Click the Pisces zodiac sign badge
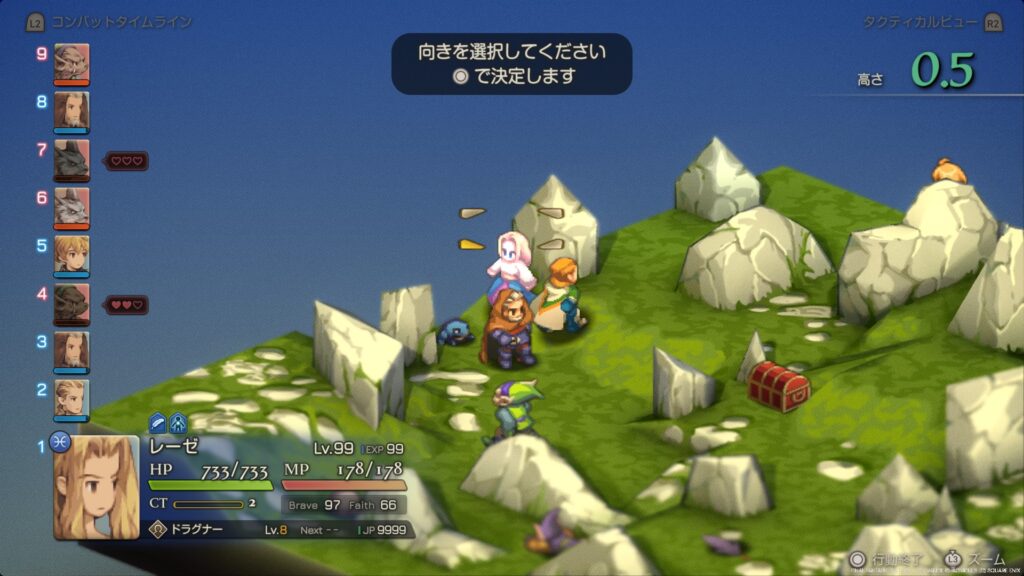The height and width of the screenshot is (576, 1024). point(59,439)
